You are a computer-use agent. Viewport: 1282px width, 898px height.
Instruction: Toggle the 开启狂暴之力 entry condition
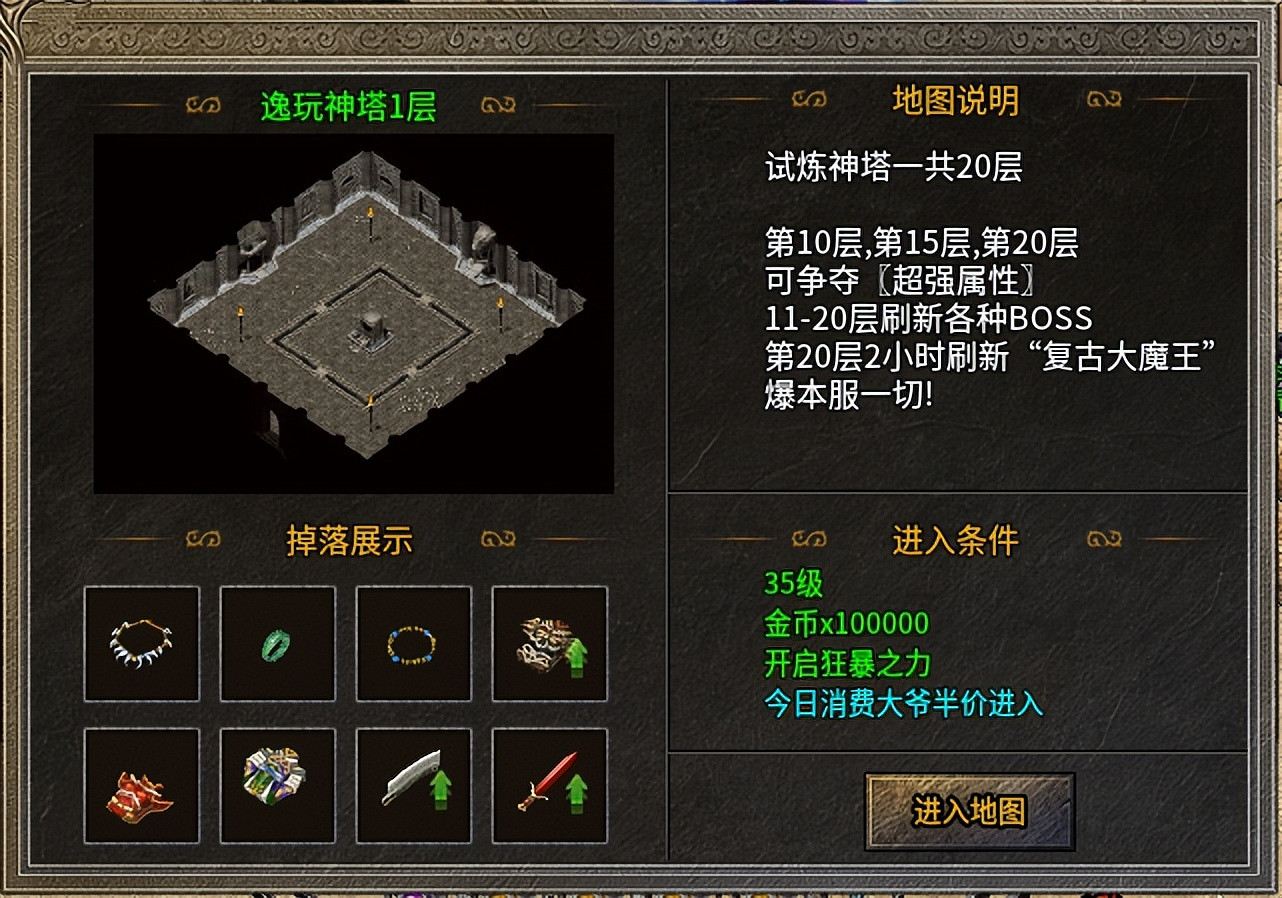(x=848, y=663)
